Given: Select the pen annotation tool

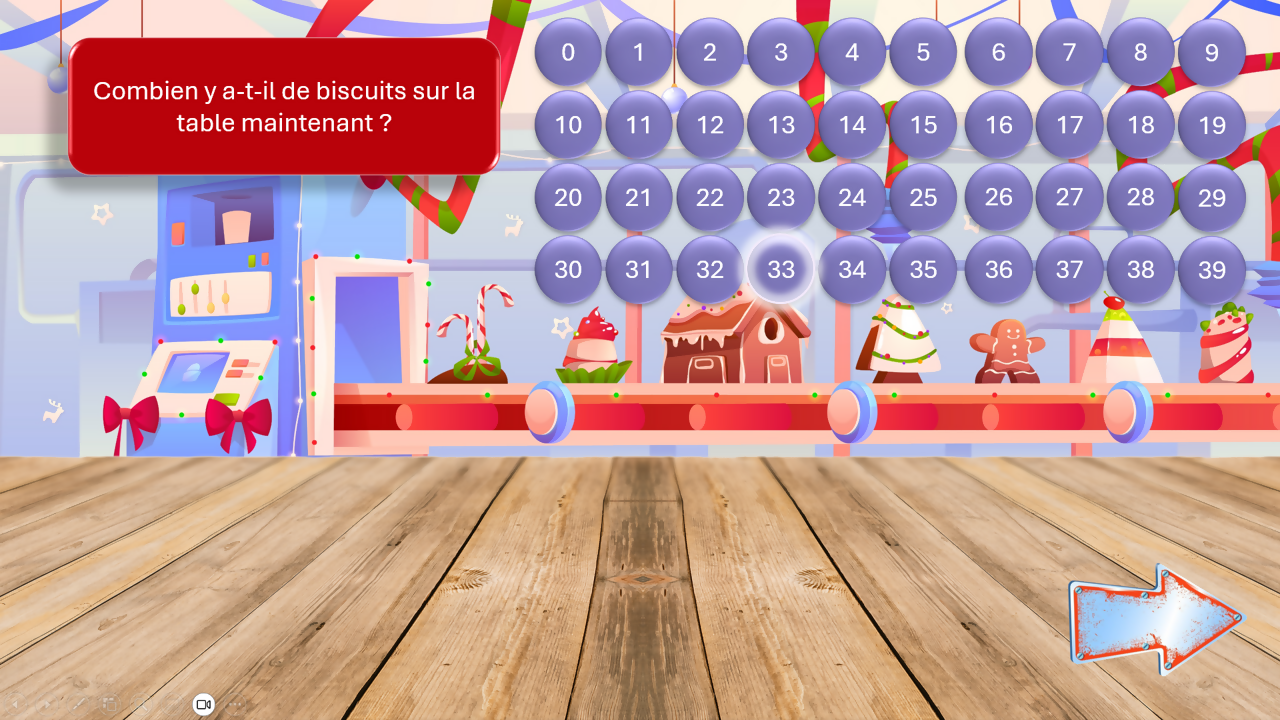Looking at the screenshot, I should (x=77, y=704).
